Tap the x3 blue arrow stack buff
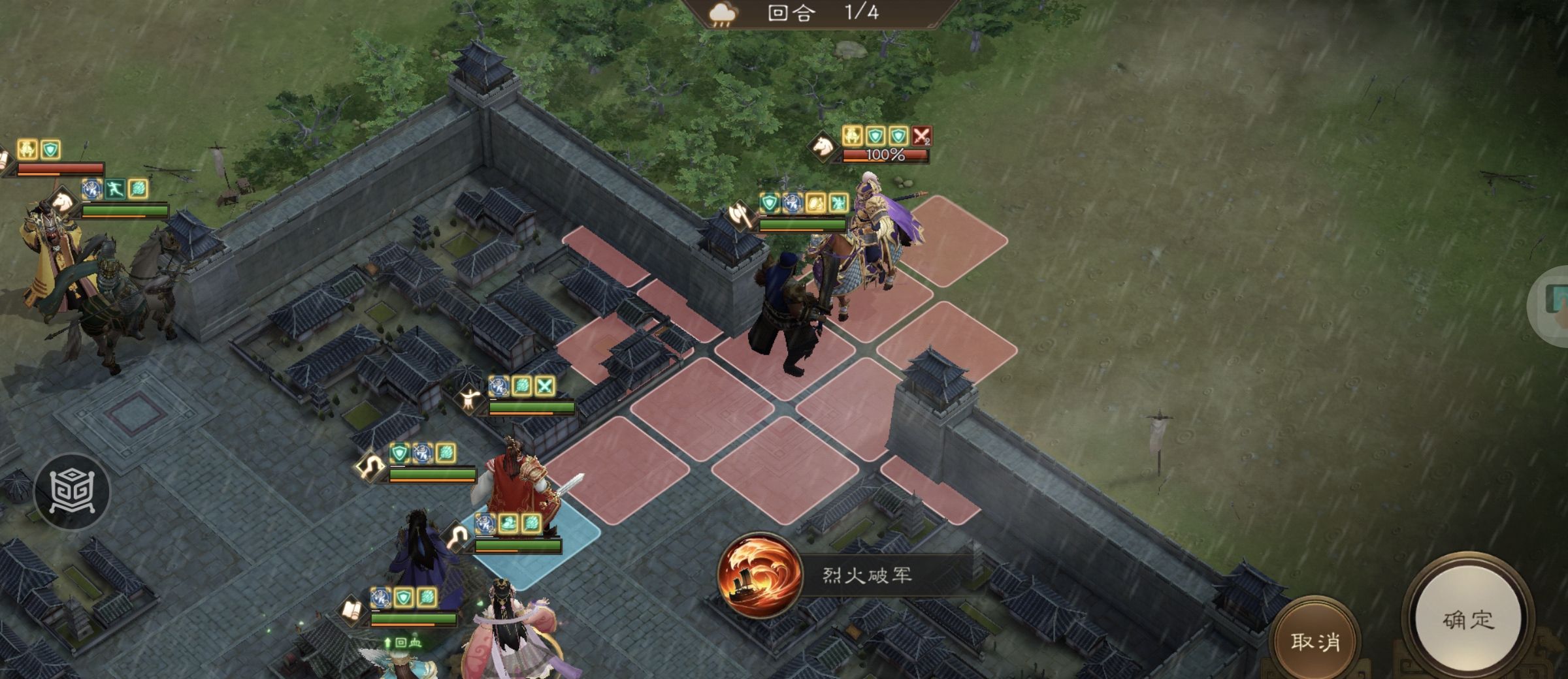The image size is (1568, 679). pos(792,203)
